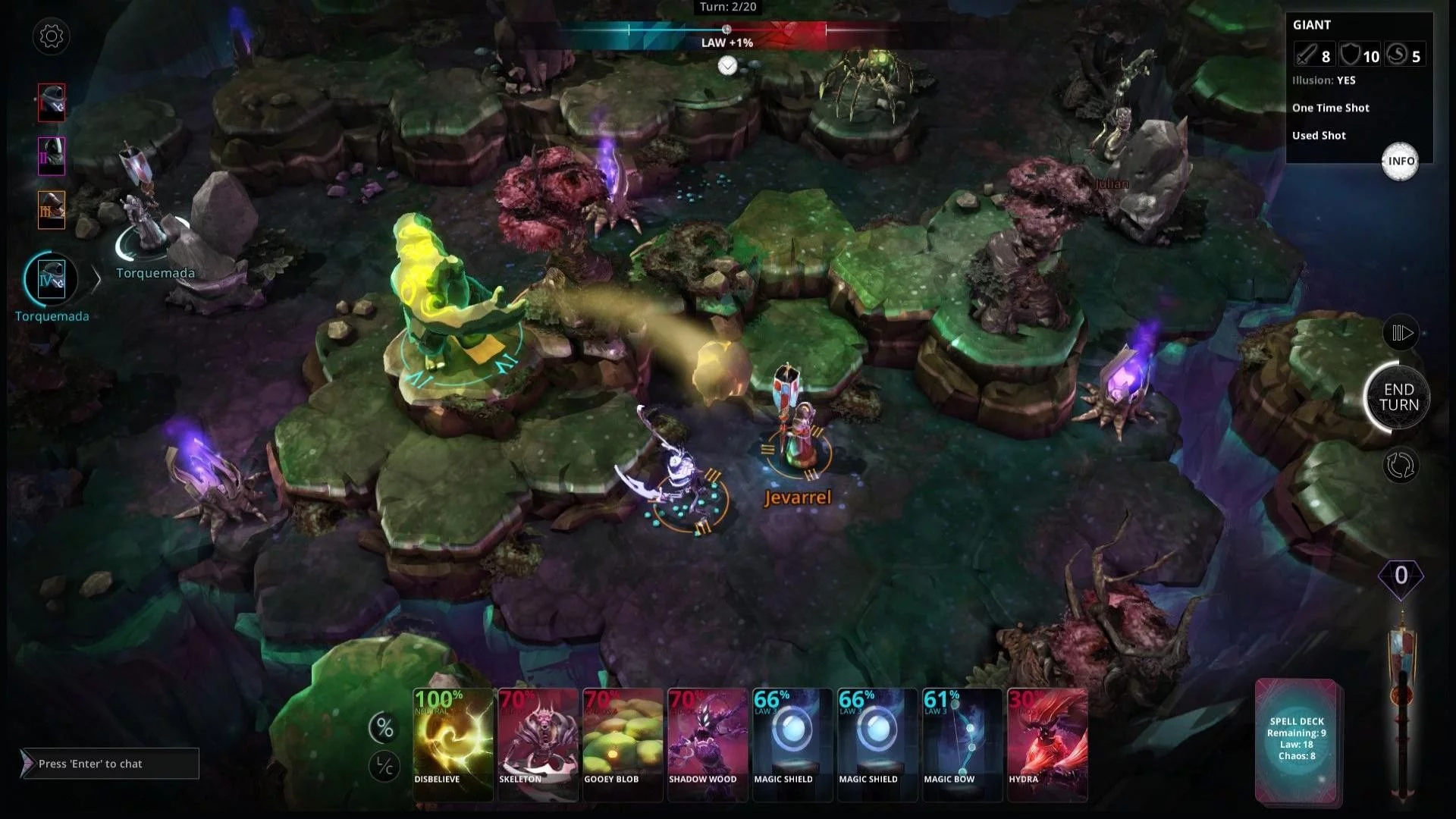Image resolution: width=1456 pixels, height=819 pixels.
Task: Click the mana crystal counter showing 0
Action: [x=1401, y=576]
